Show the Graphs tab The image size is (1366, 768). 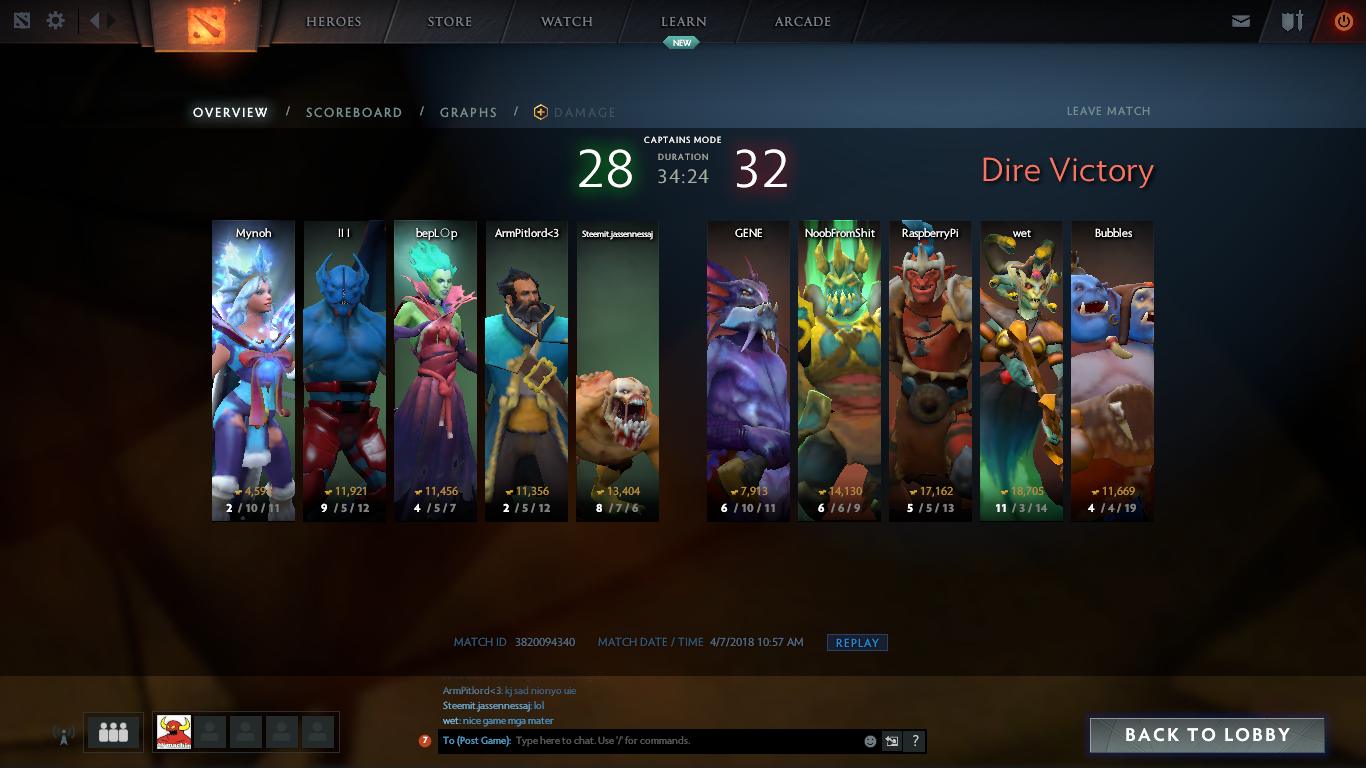(x=468, y=113)
